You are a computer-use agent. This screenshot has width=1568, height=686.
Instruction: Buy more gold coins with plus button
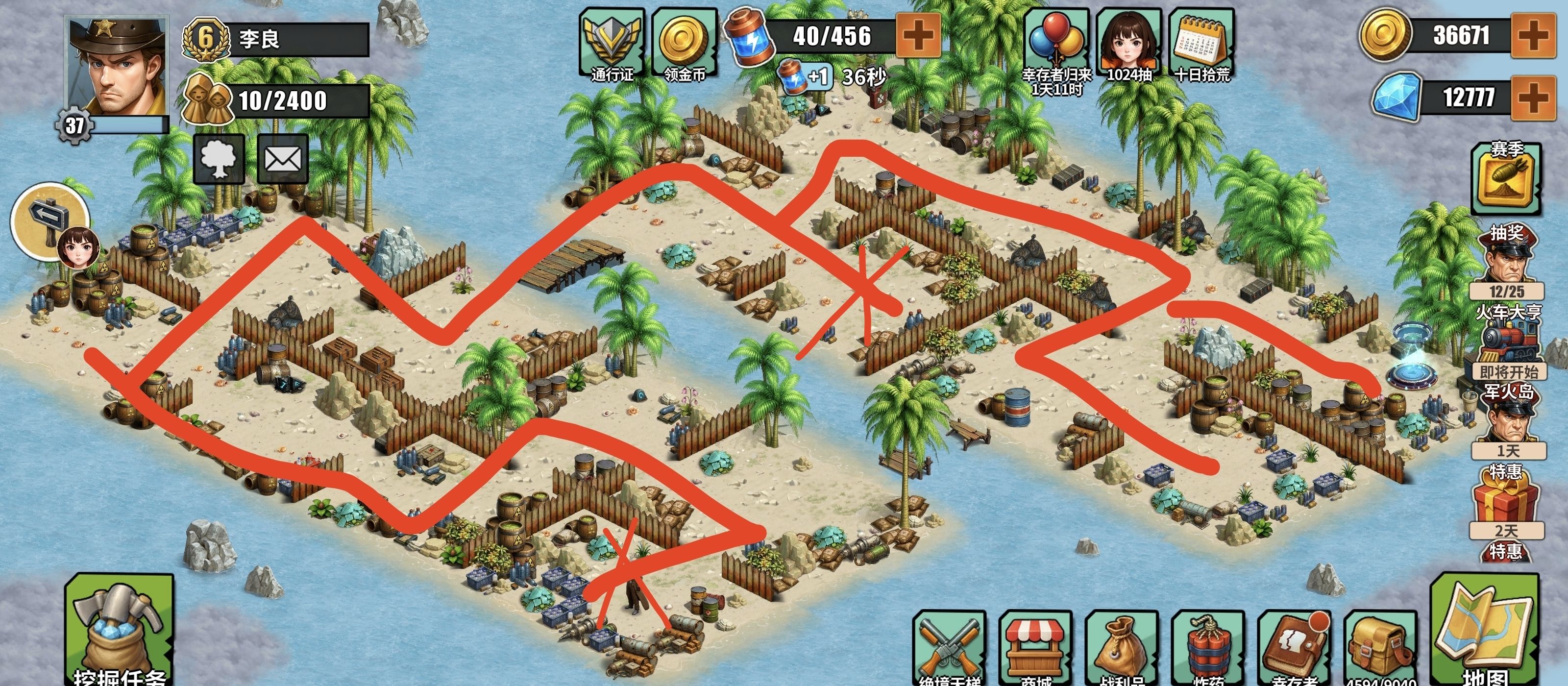pyautogui.click(x=1532, y=36)
